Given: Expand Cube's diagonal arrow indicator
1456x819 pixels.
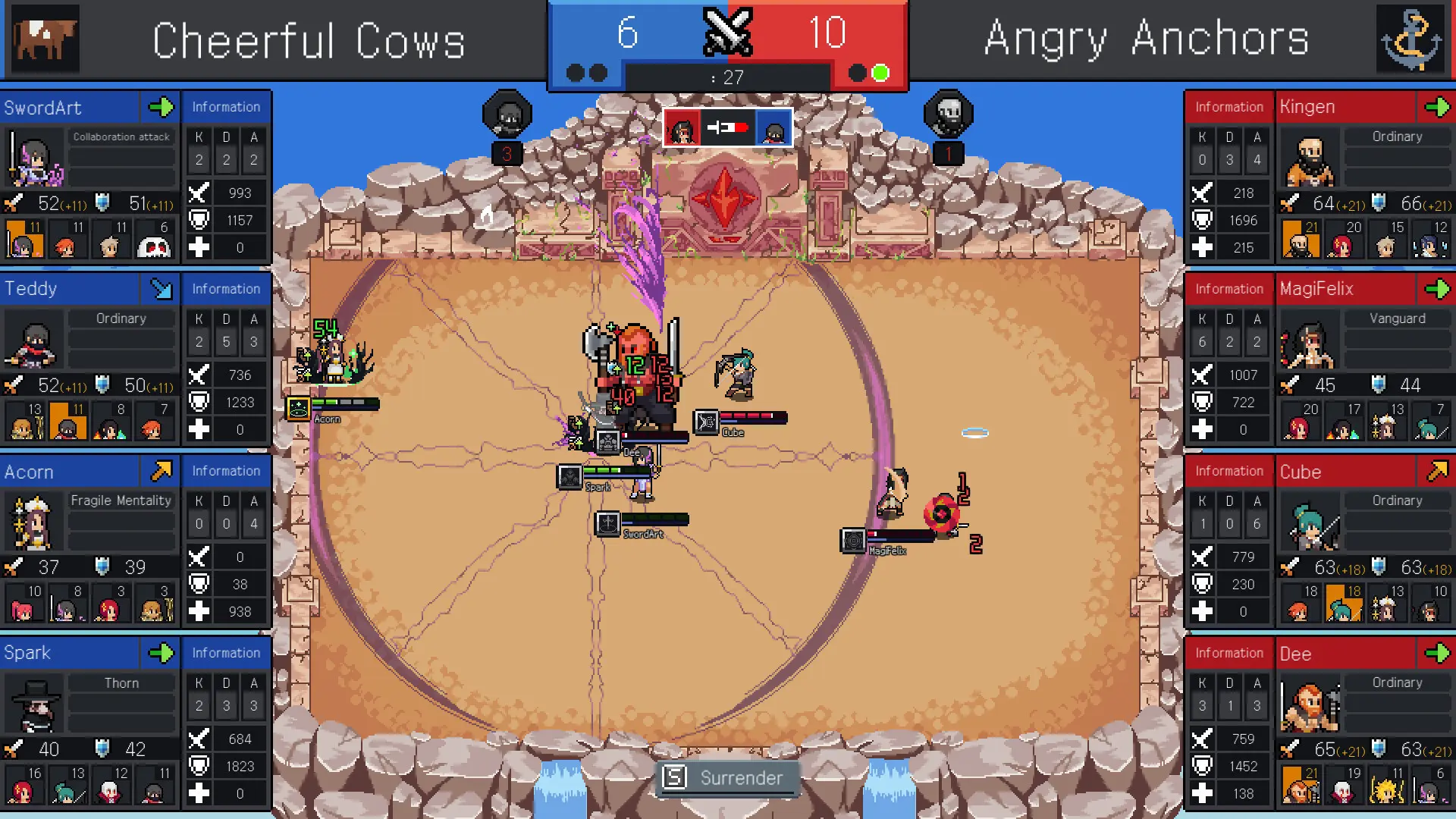Looking at the screenshot, I should tap(1439, 471).
